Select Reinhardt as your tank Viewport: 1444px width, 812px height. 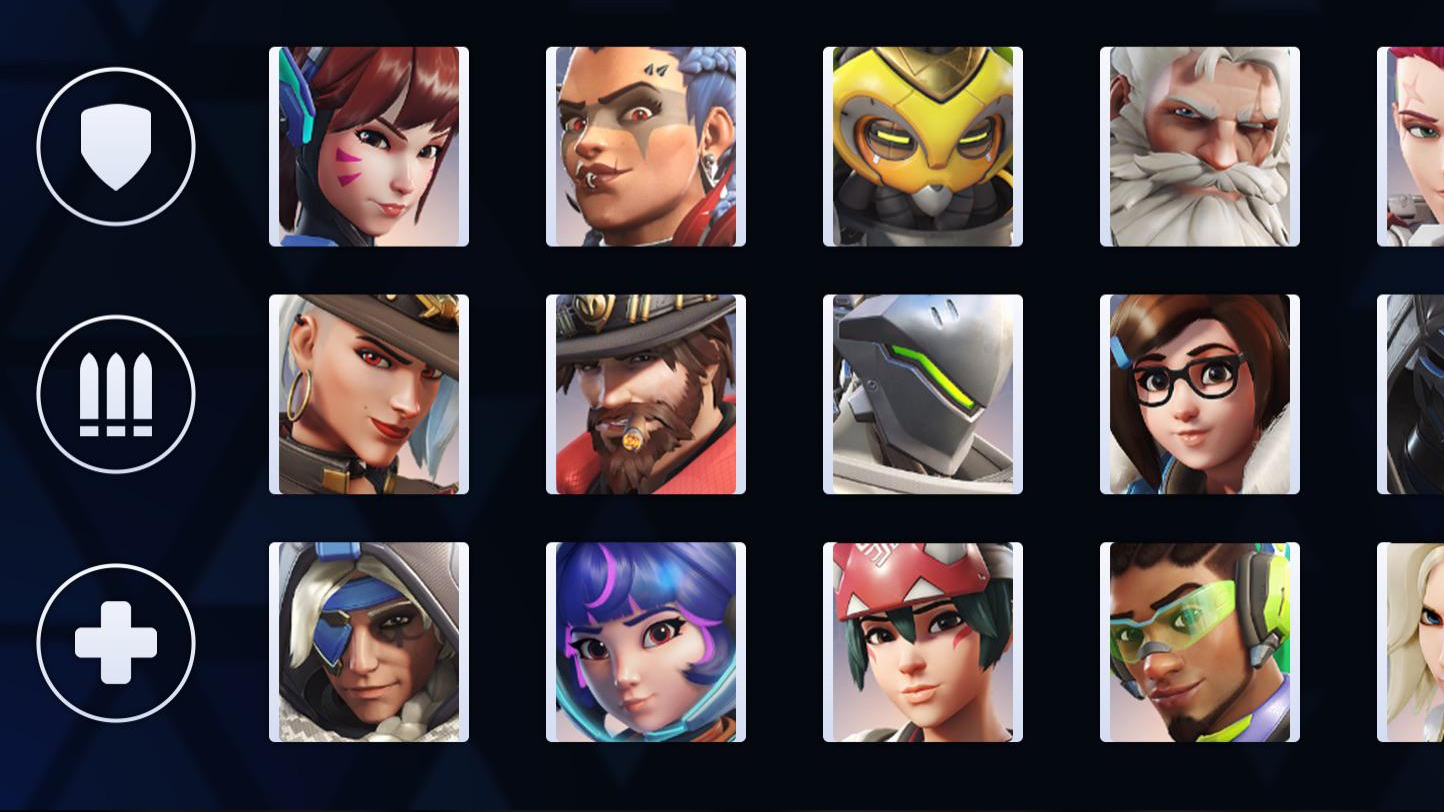click(1199, 146)
